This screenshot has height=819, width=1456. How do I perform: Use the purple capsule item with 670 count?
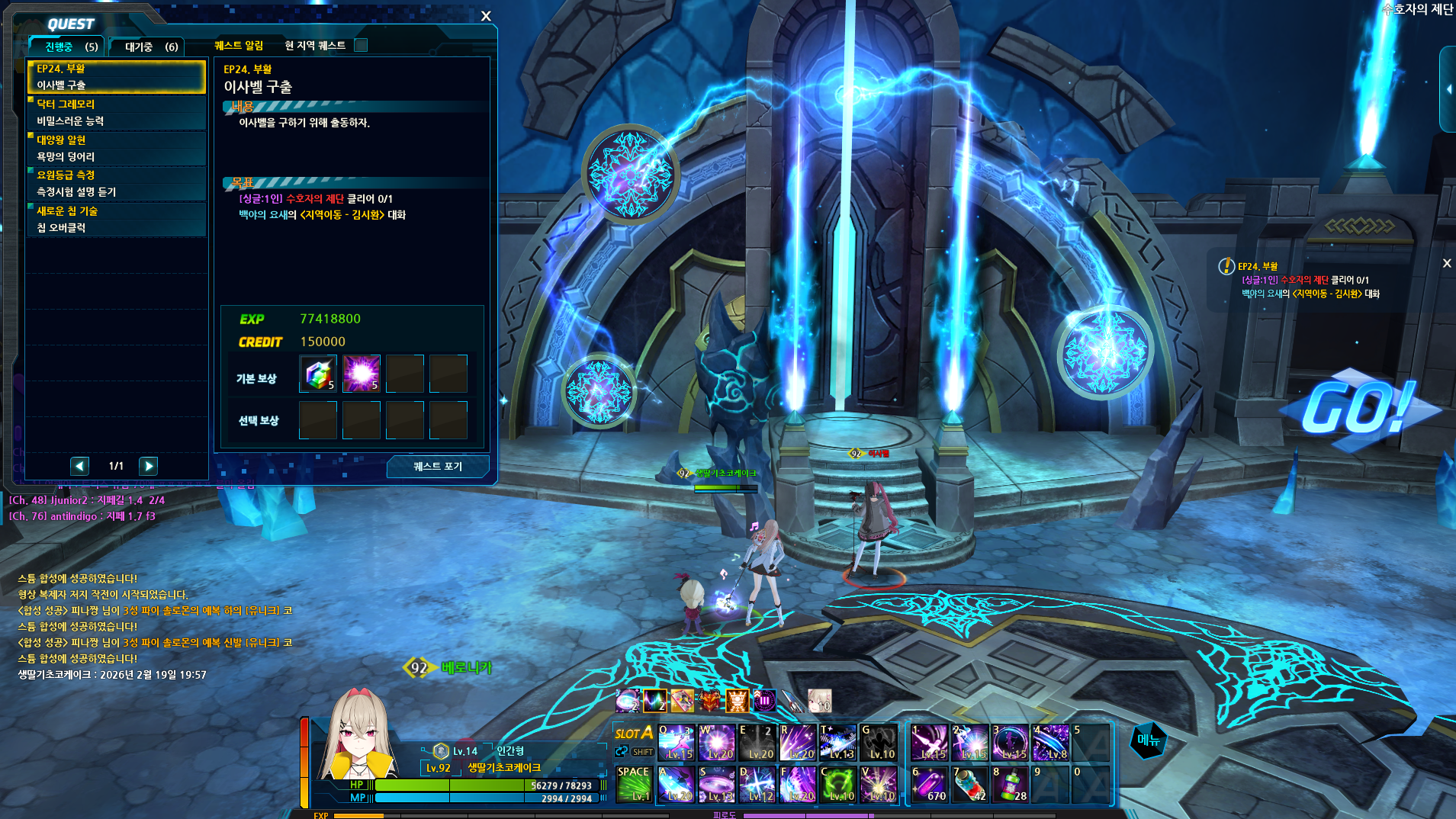click(x=929, y=785)
